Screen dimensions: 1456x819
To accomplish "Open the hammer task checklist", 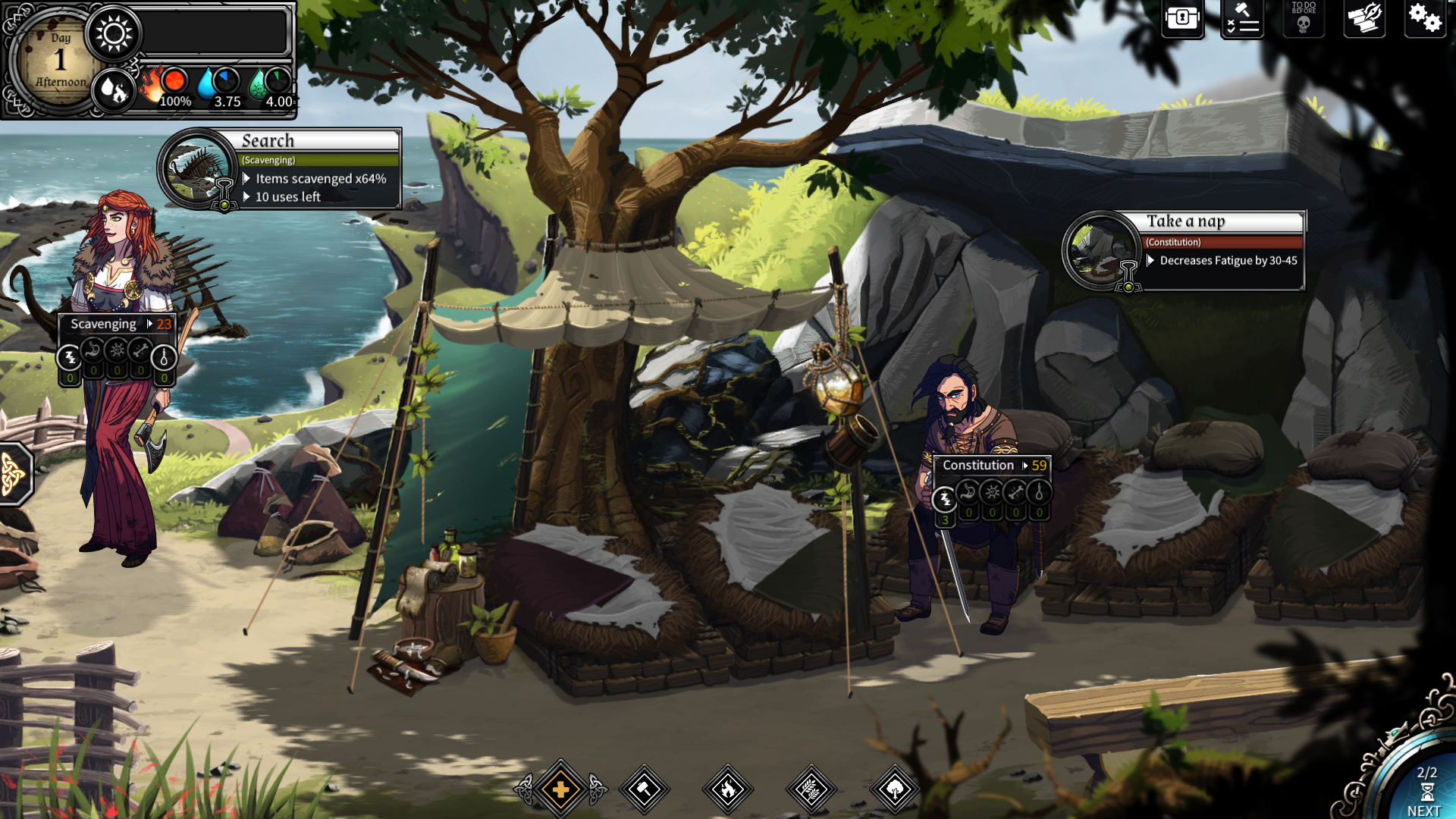I will 1242,18.
